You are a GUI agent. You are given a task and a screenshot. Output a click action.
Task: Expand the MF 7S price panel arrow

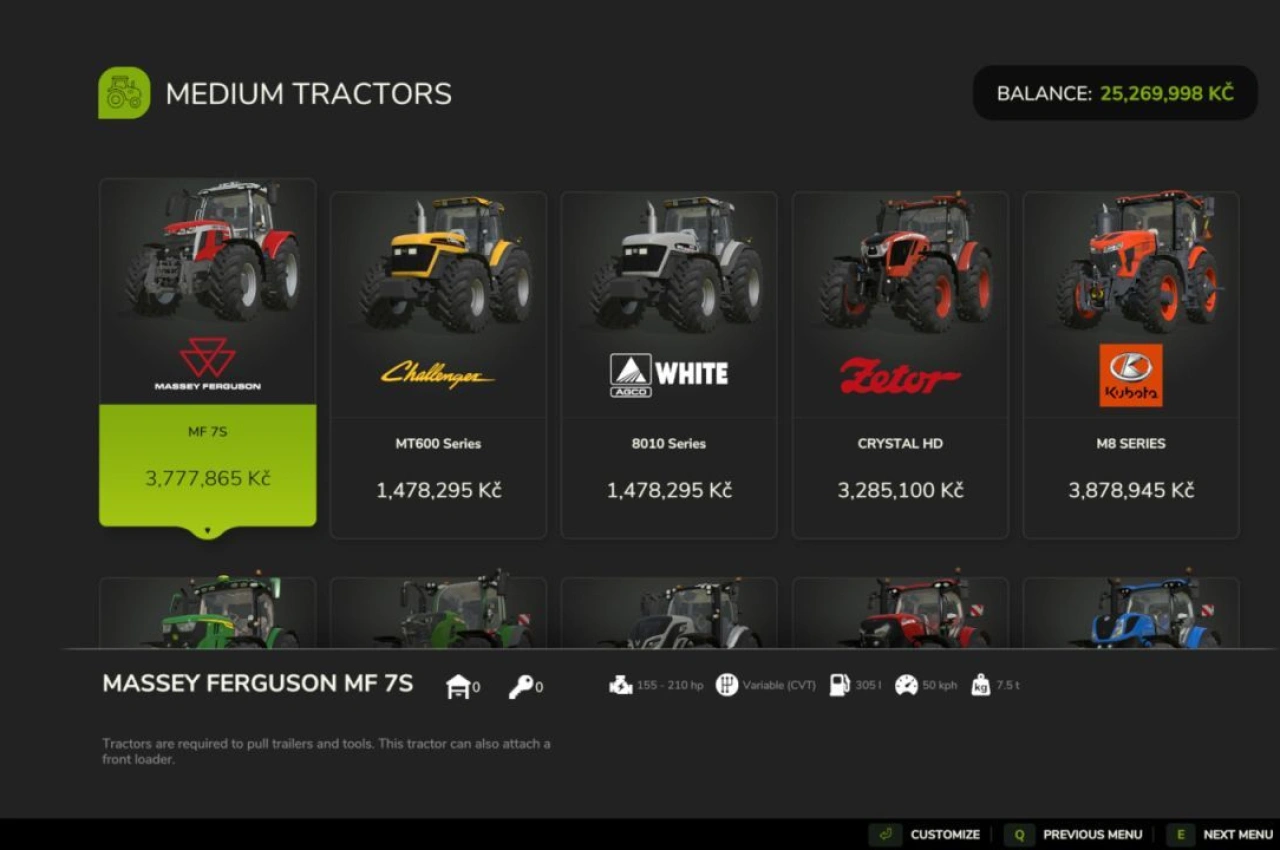(x=207, y=531)
